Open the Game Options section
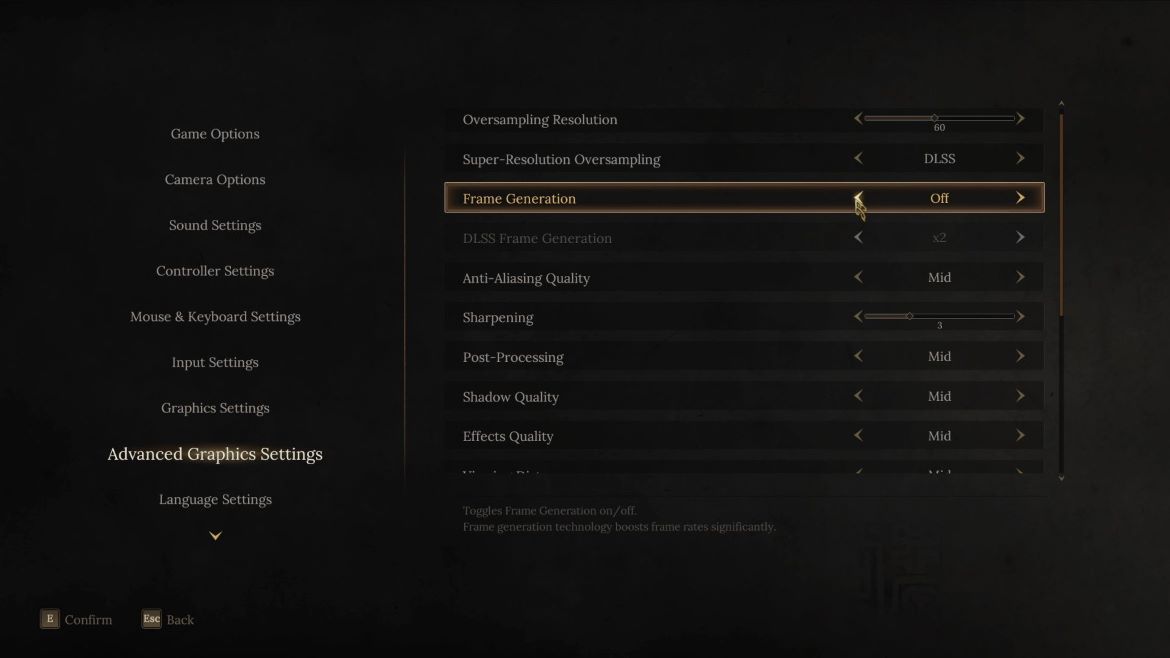Viewport: 1170px width, 658px height. click(215, 134)
